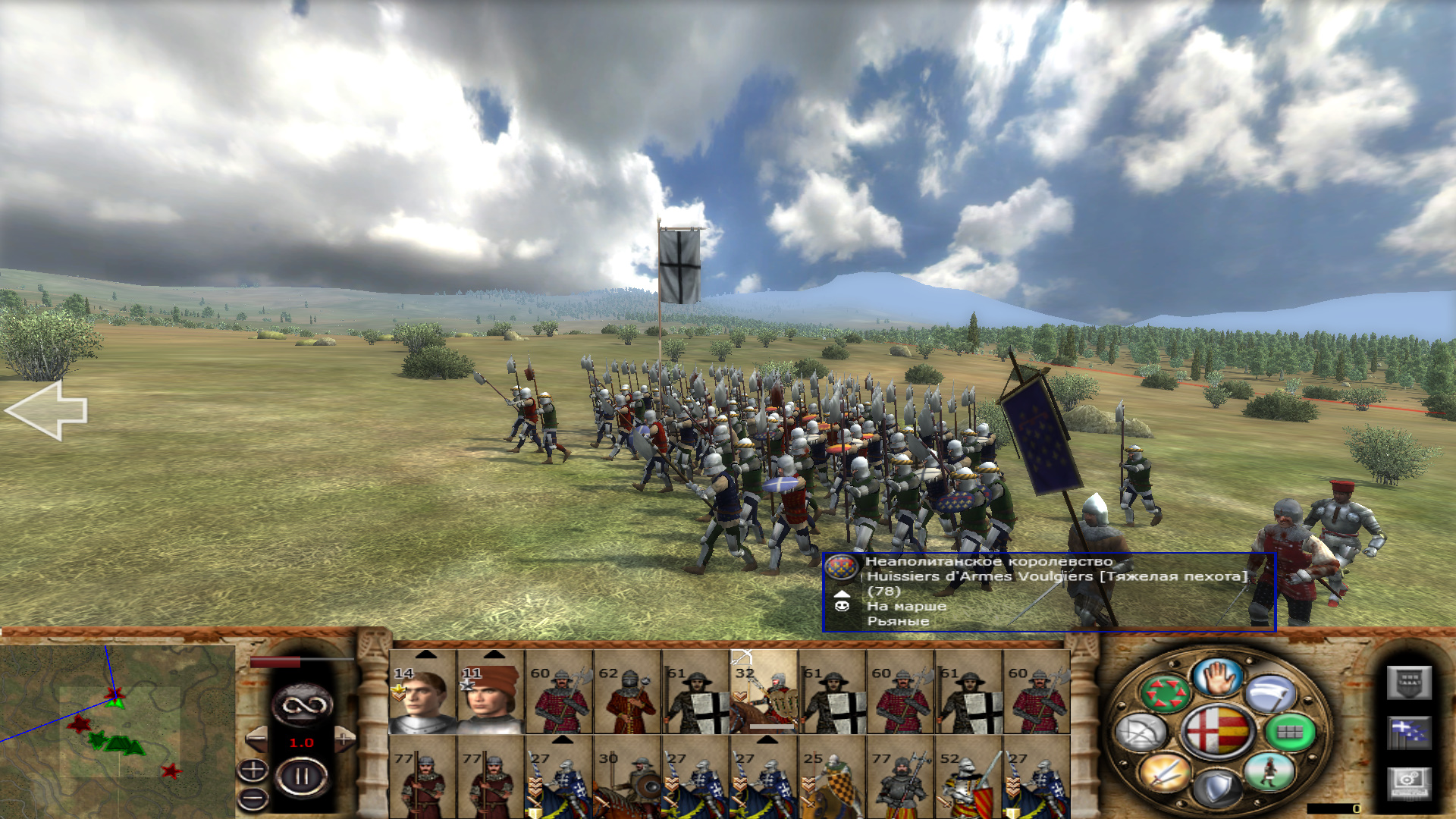Toggle guard mode shield button
The width and height of the screenshot is (1456, 819).
pos(1216,789)
